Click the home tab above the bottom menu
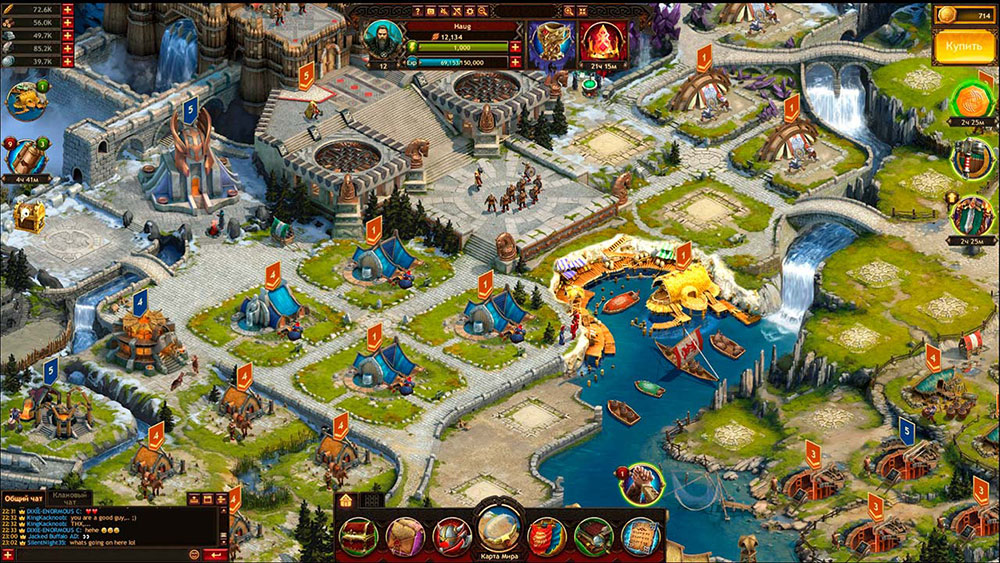The image size is (1000, 563). (346, 499)
